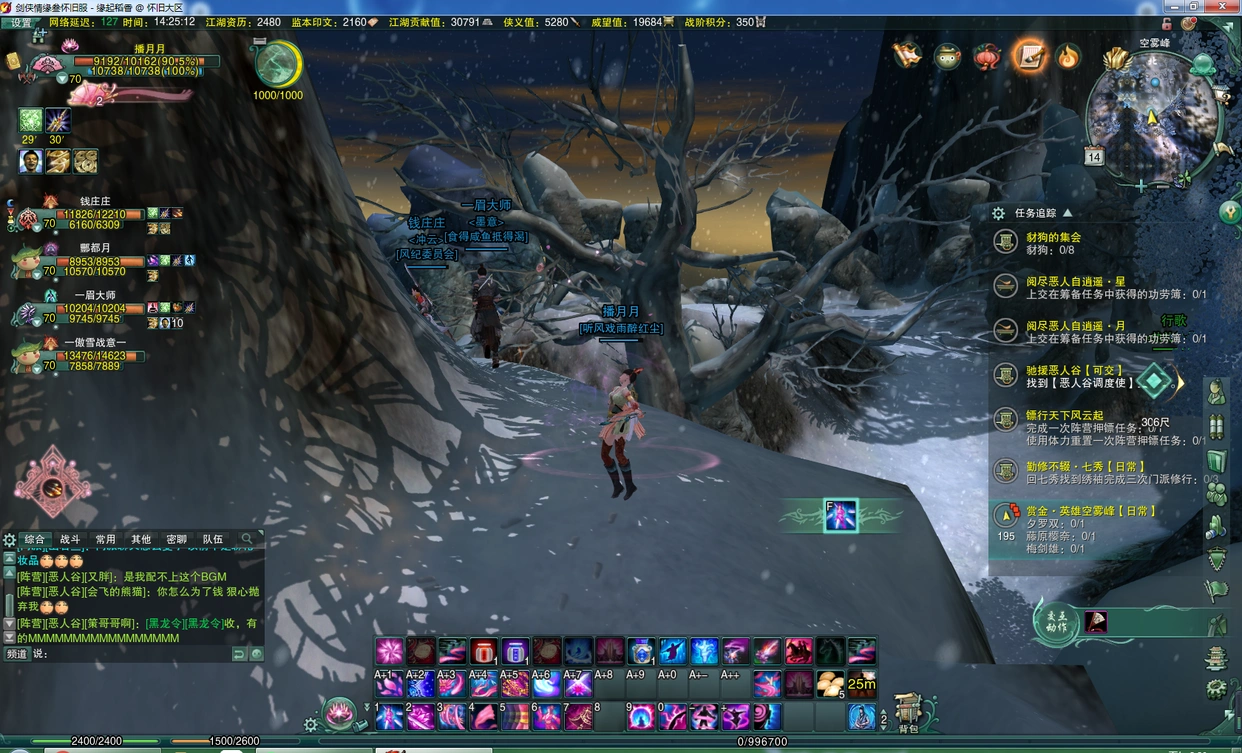Open the 密聊 whisper chat tab
This screenshot has width=1242, height=753.
point(177,540)
